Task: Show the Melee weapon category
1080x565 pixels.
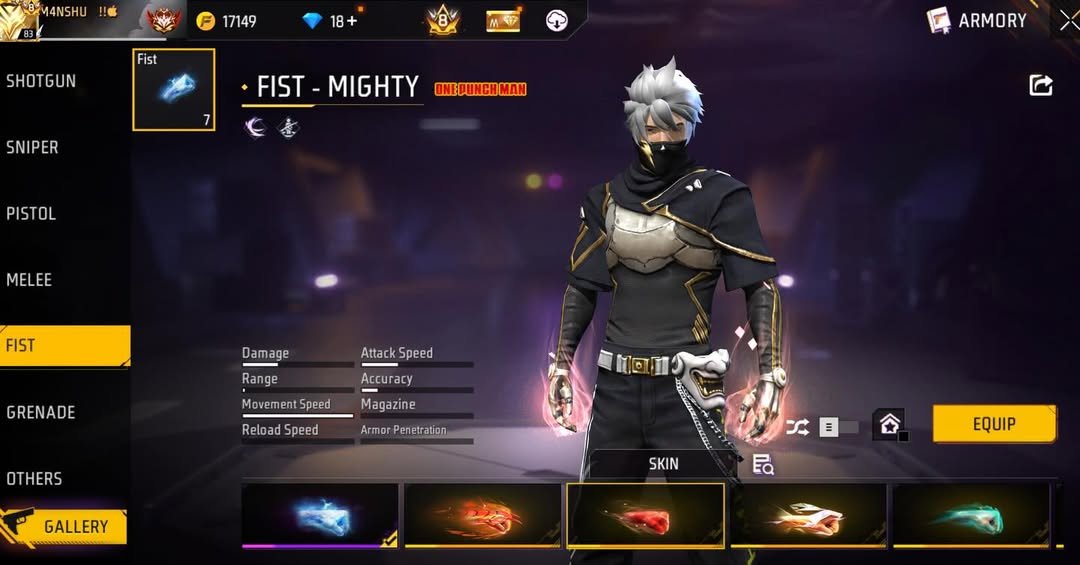Action: pos(29,280)
